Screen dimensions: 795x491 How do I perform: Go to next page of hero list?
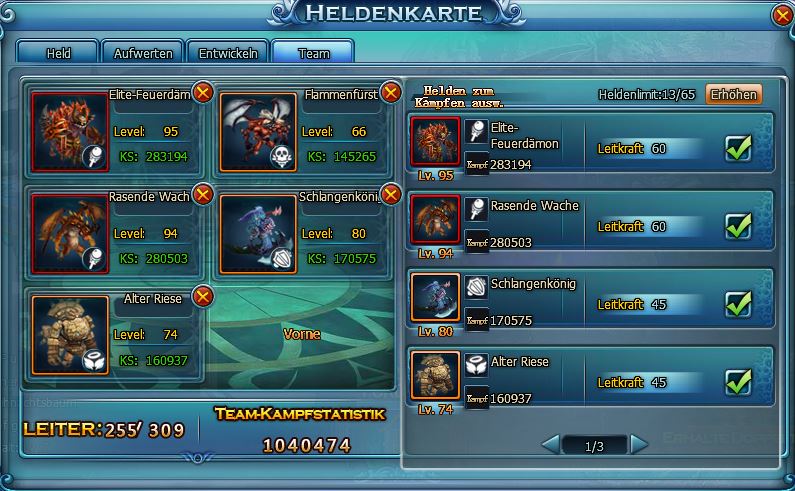click(x=639, y=445)
